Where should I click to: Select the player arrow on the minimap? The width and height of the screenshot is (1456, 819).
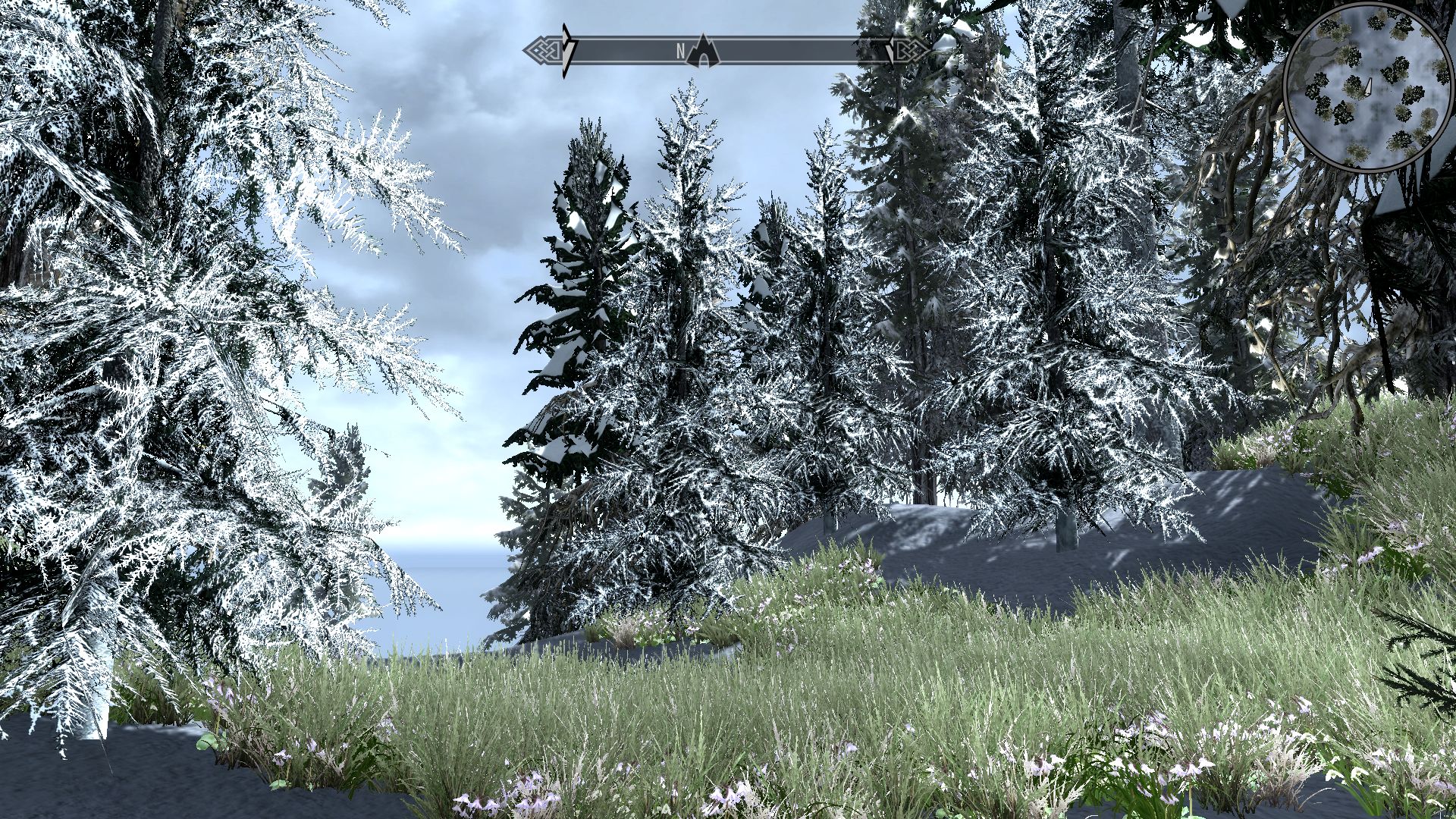[x=1368, y=86]
